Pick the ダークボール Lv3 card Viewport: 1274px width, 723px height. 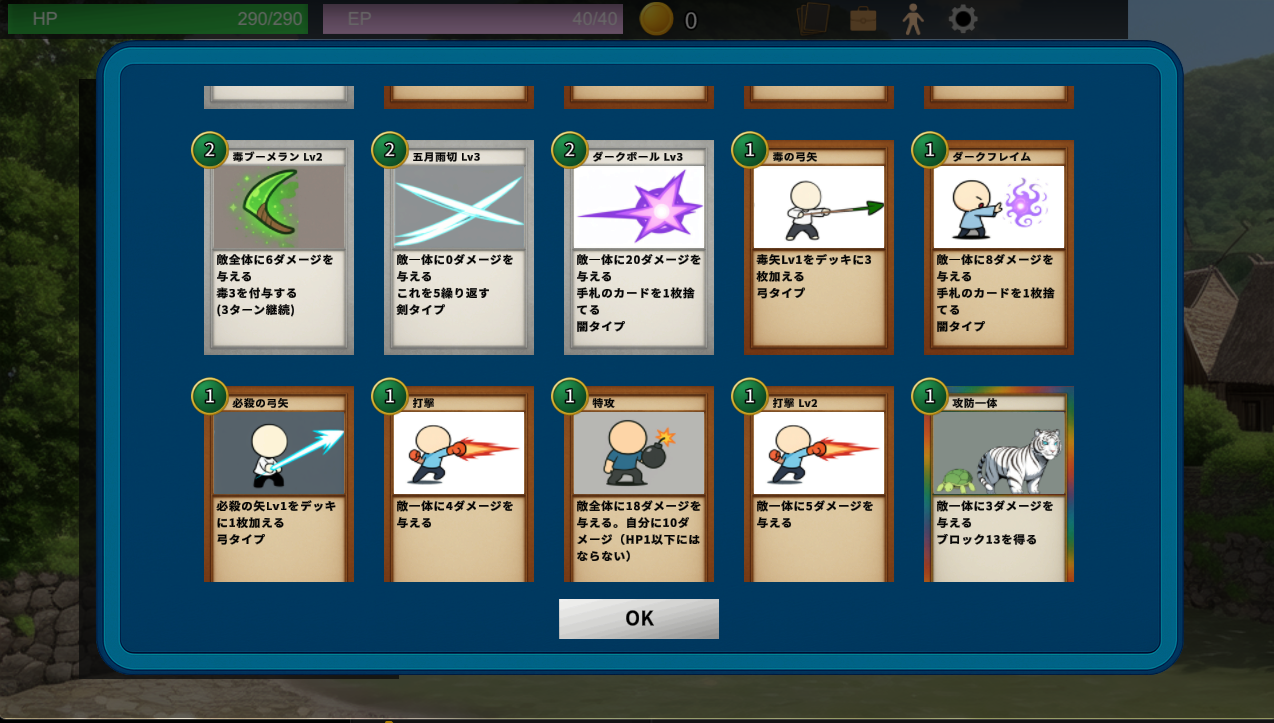(x=639, y=248)
